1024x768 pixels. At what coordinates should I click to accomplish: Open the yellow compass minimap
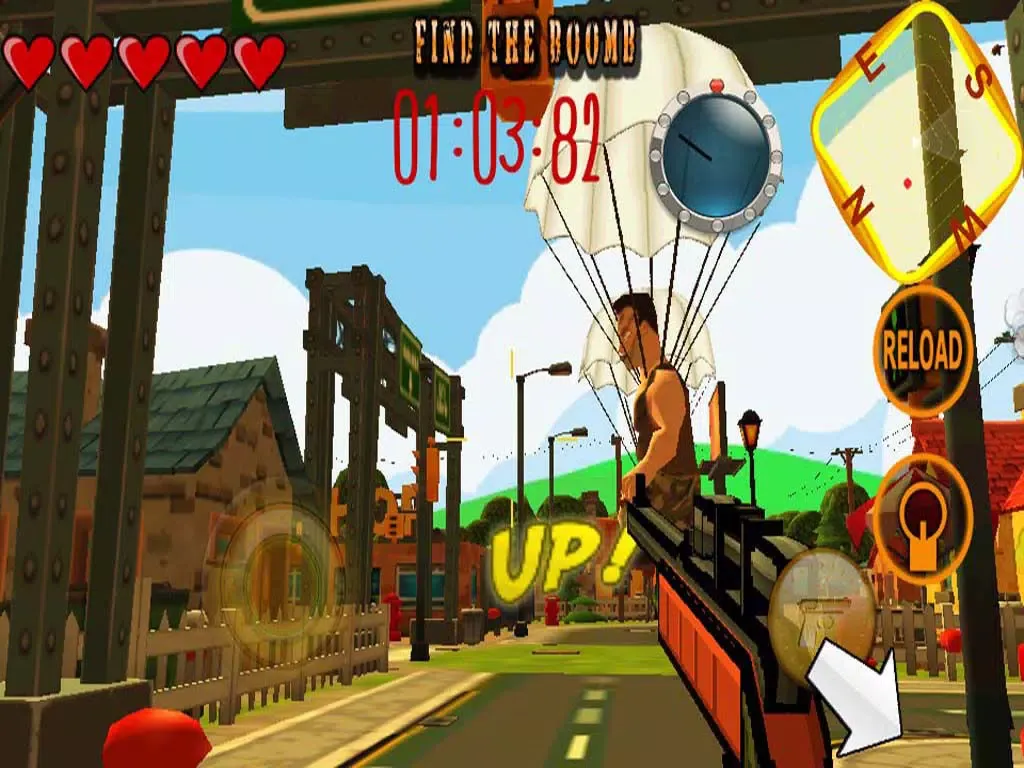tap(914, 140)
